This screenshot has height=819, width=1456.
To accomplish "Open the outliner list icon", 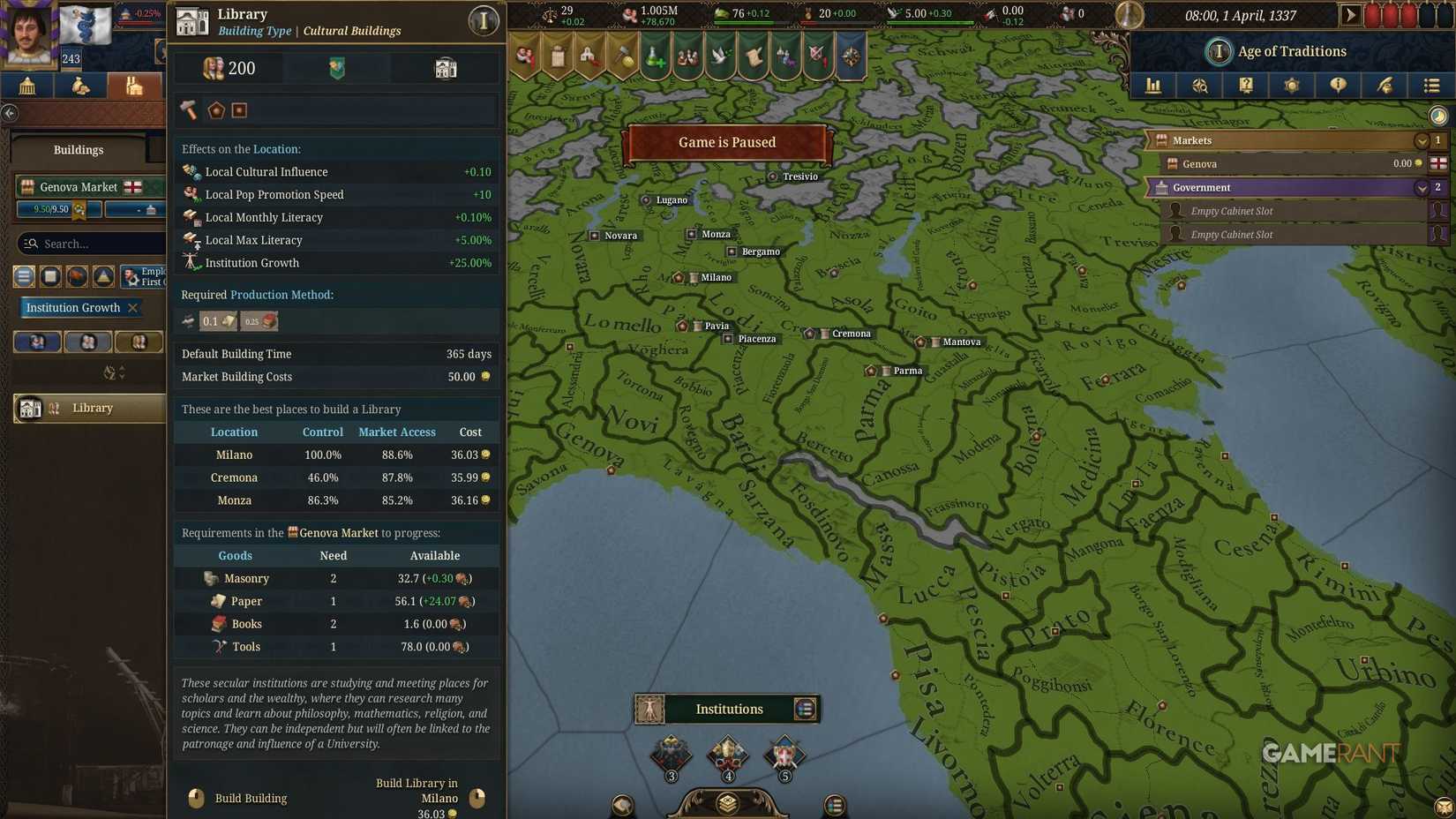I will [x=1431, y=86].
